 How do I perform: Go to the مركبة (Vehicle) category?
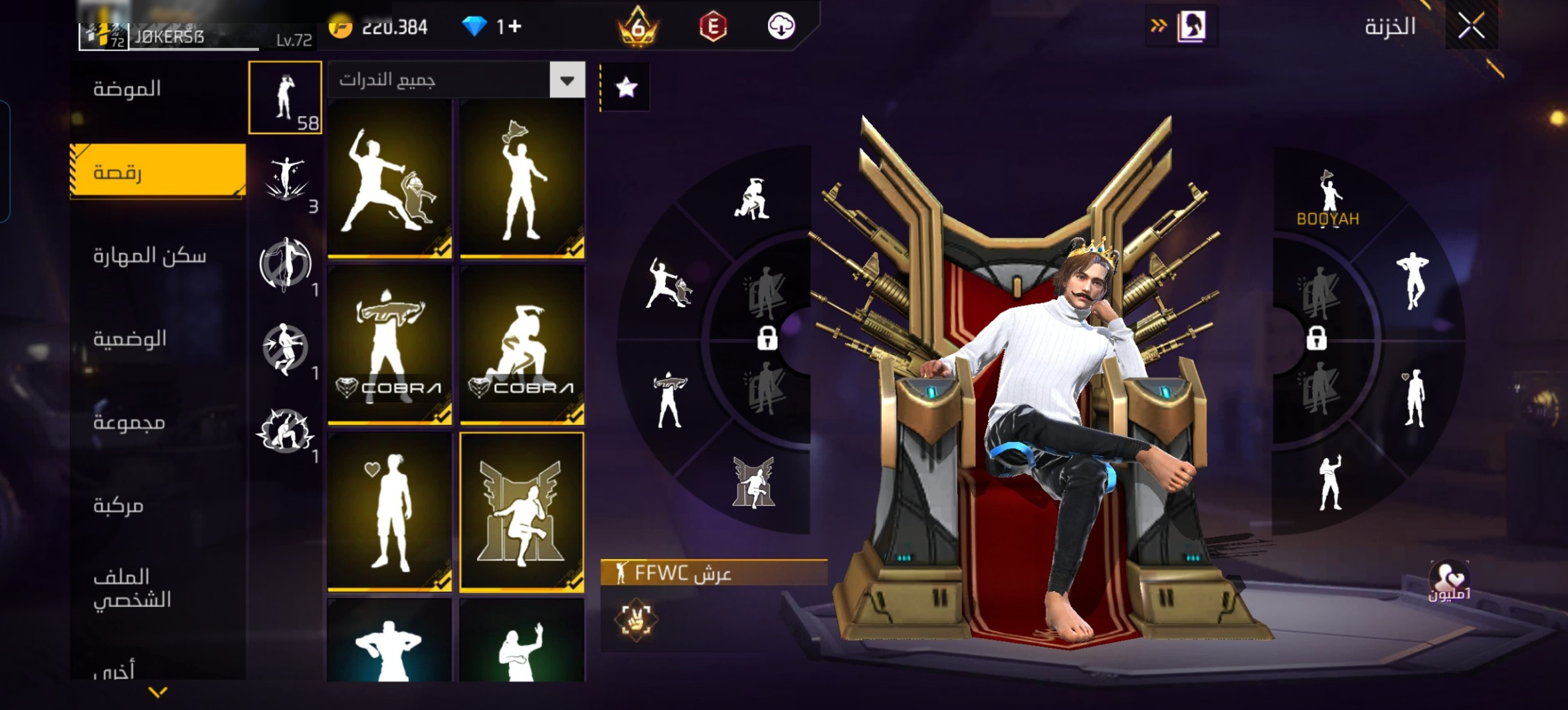point(118,506)
